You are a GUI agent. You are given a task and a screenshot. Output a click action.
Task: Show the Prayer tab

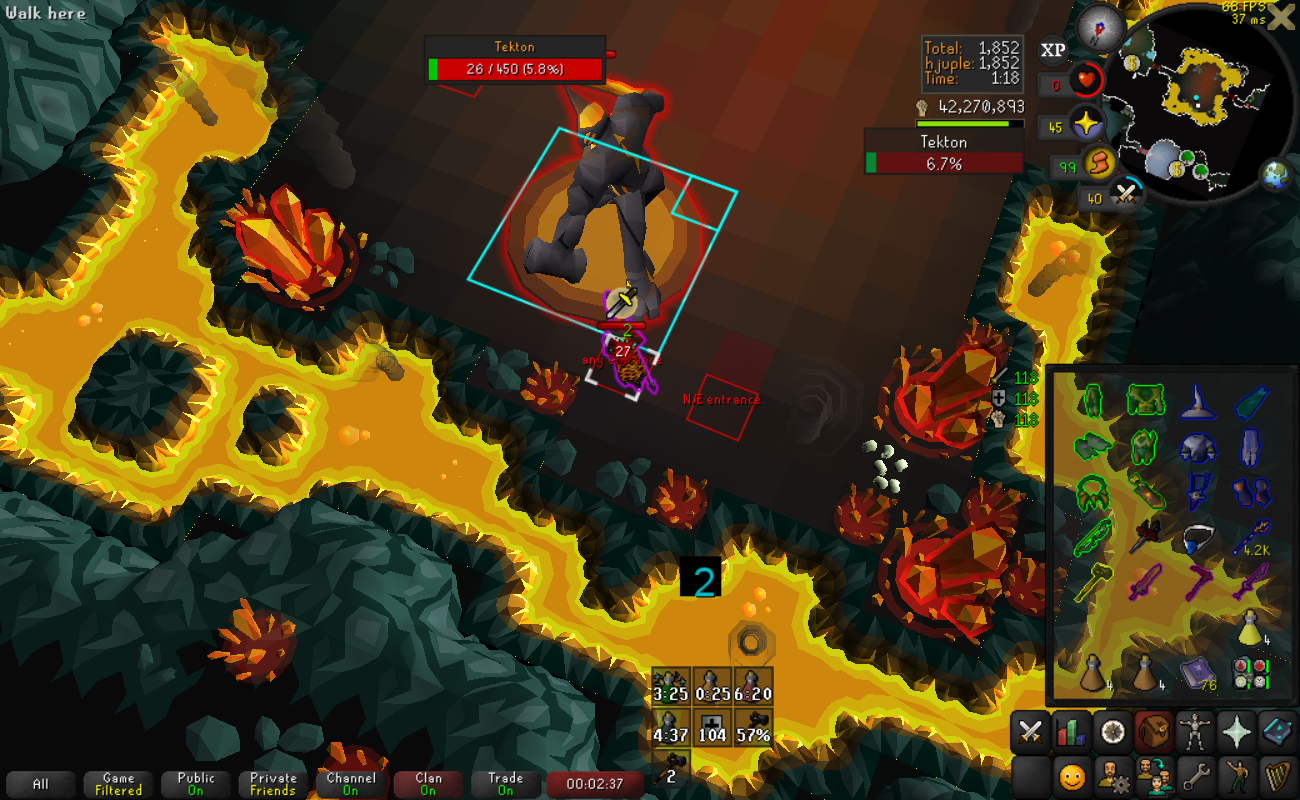coord(1237,733)
